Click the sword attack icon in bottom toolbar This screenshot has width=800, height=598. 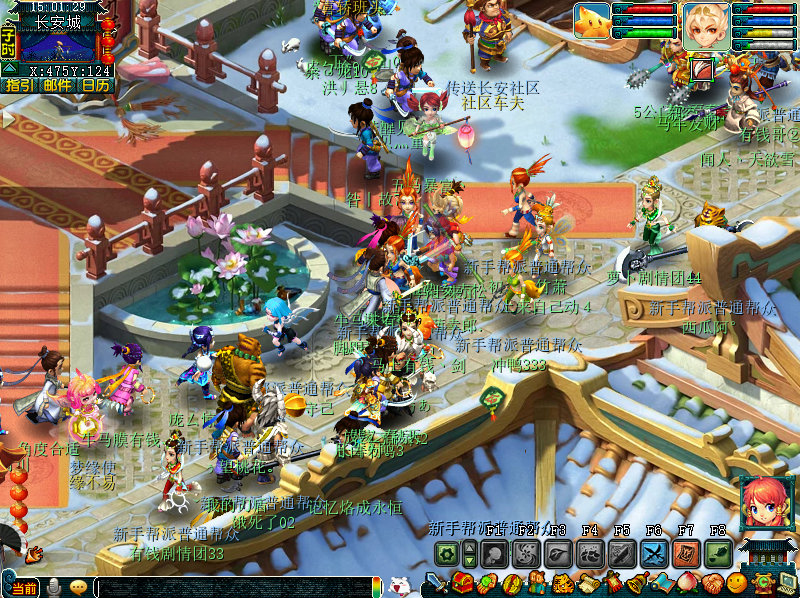click(437, 583)
